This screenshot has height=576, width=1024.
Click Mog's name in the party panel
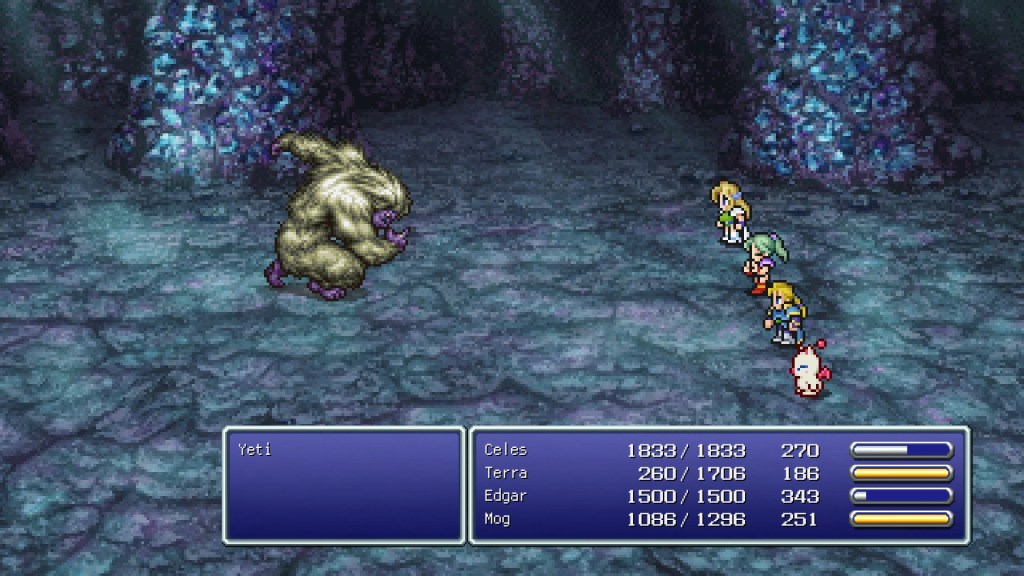[x=499, y=519]
